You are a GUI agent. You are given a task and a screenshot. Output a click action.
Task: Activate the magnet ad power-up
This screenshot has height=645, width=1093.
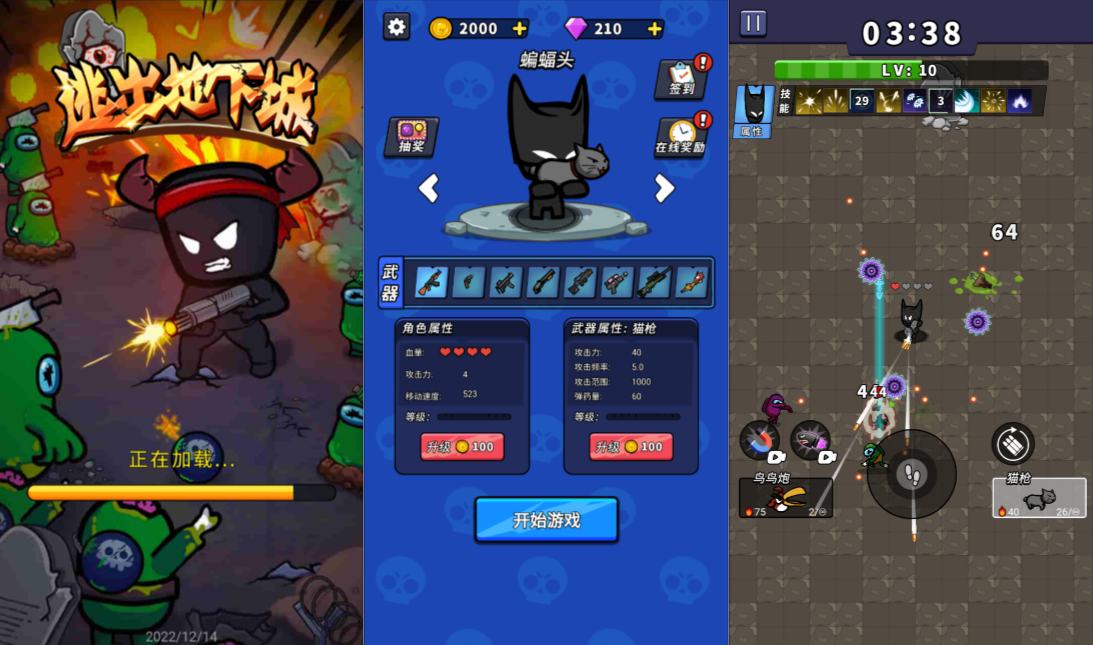tap(760, 441)
